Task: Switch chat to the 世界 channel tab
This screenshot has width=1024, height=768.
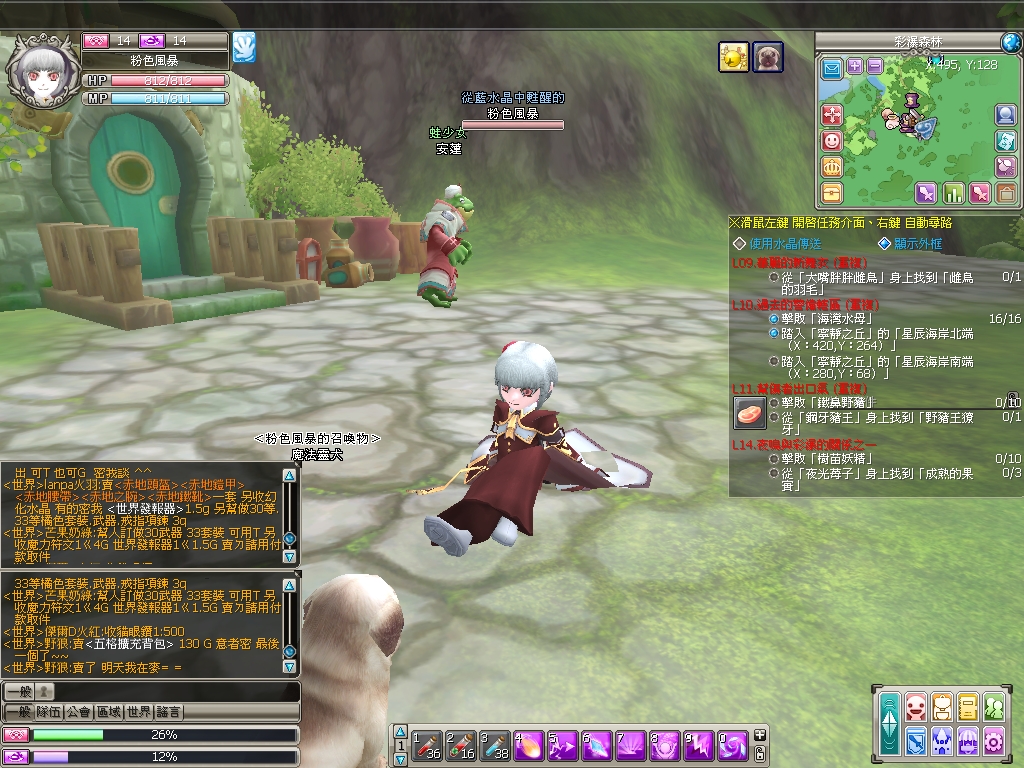Action: (139, 712)
